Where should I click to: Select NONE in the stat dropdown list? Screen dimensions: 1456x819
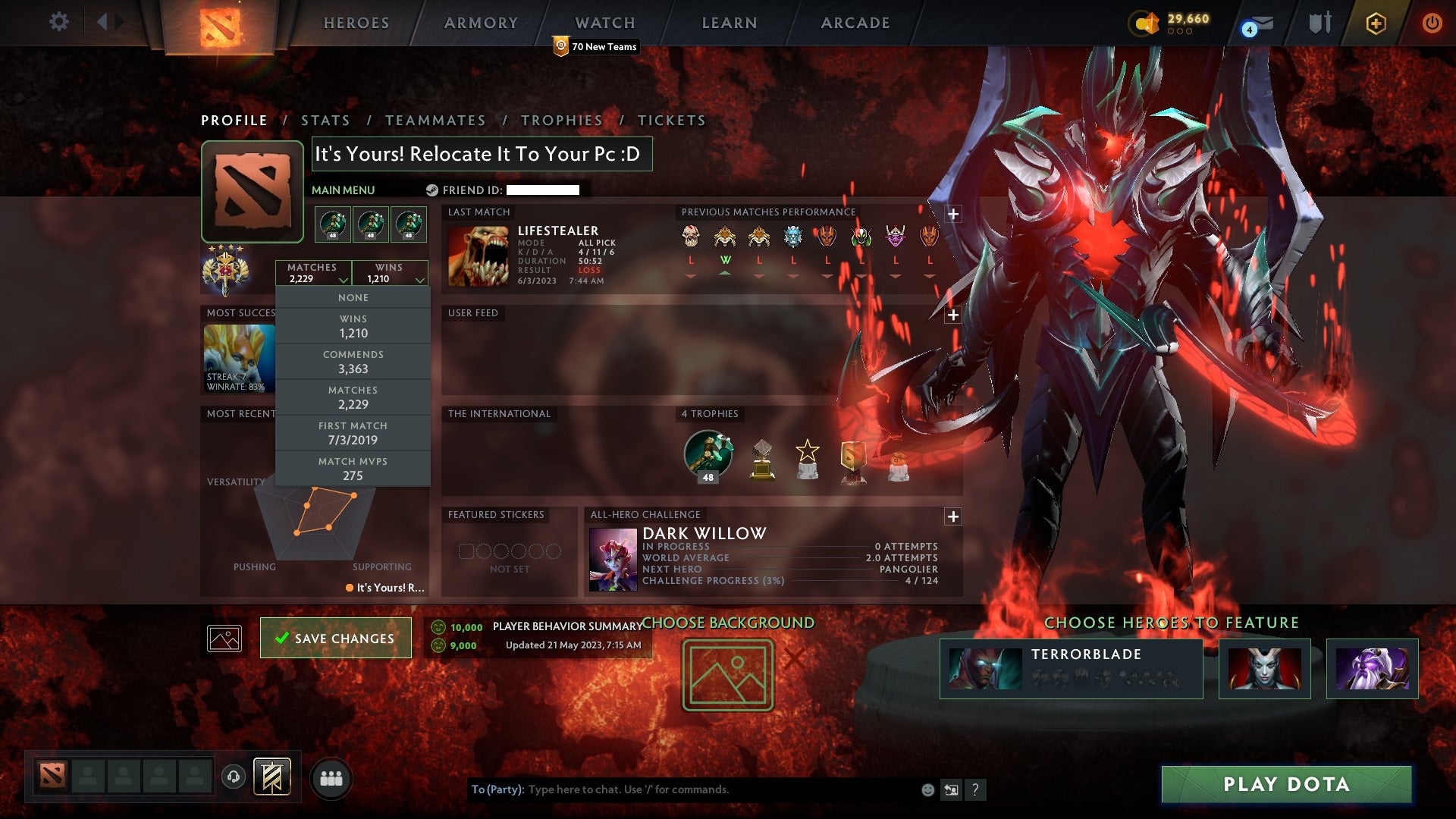[353, 297]
